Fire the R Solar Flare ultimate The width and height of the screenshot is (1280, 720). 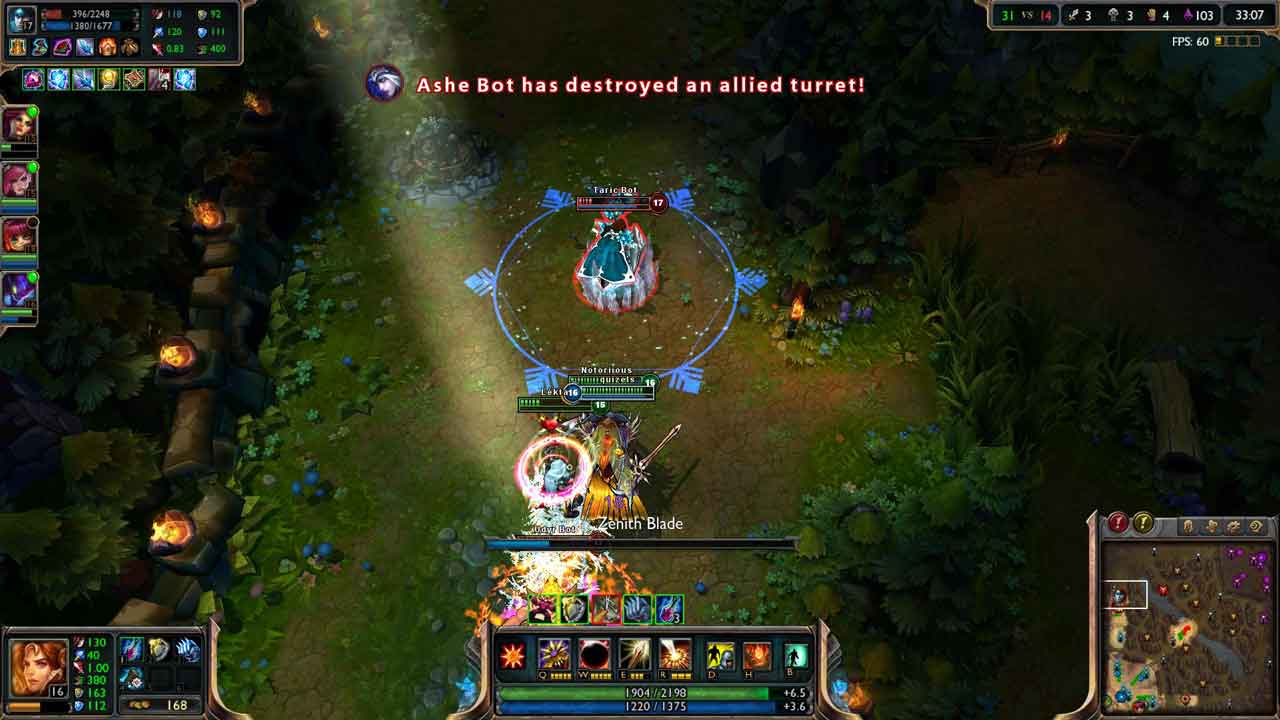click(675, 656)
